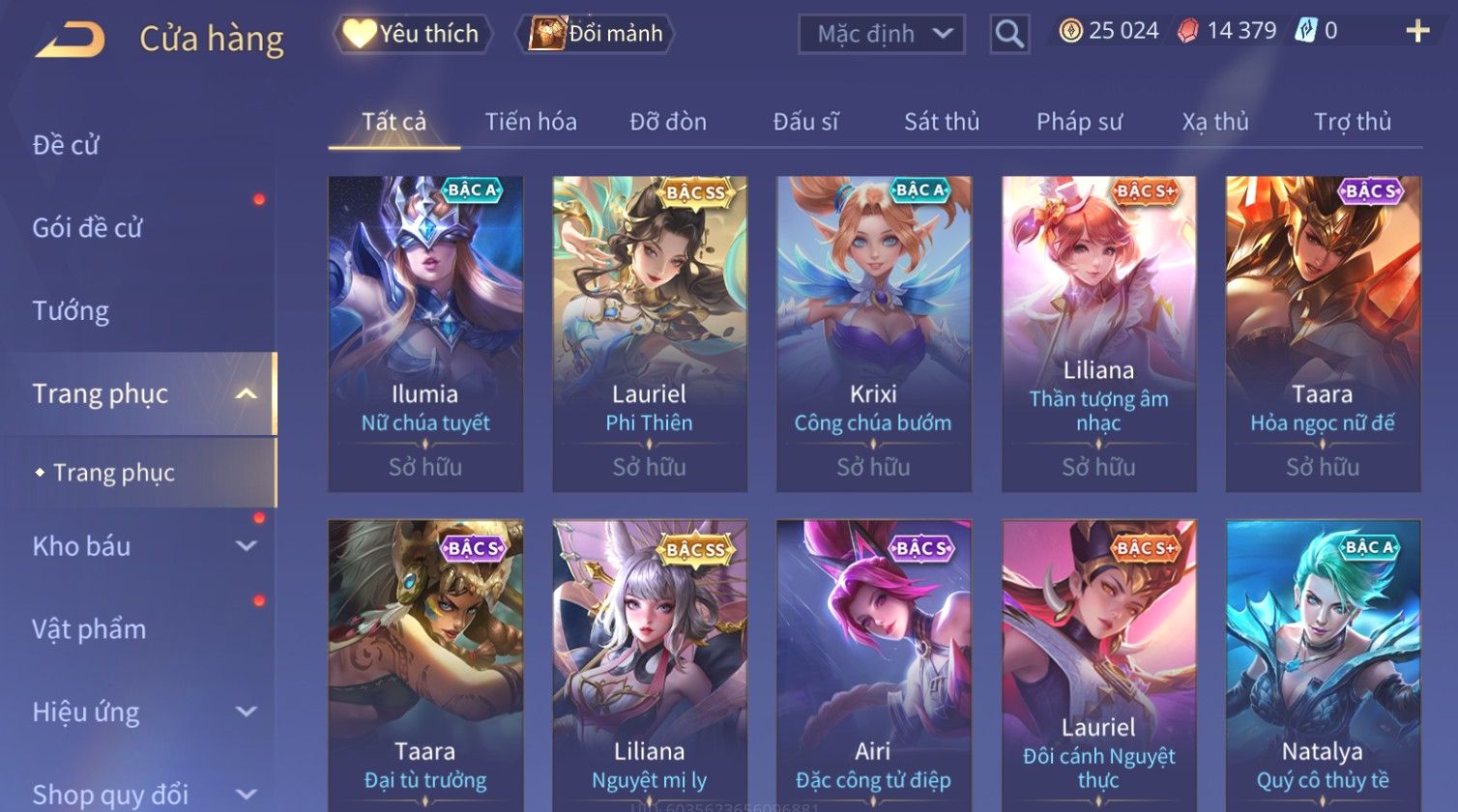Open the Đổi mảnh exchange
Screen dimensions: 1458x812
(x=599, y=34)
